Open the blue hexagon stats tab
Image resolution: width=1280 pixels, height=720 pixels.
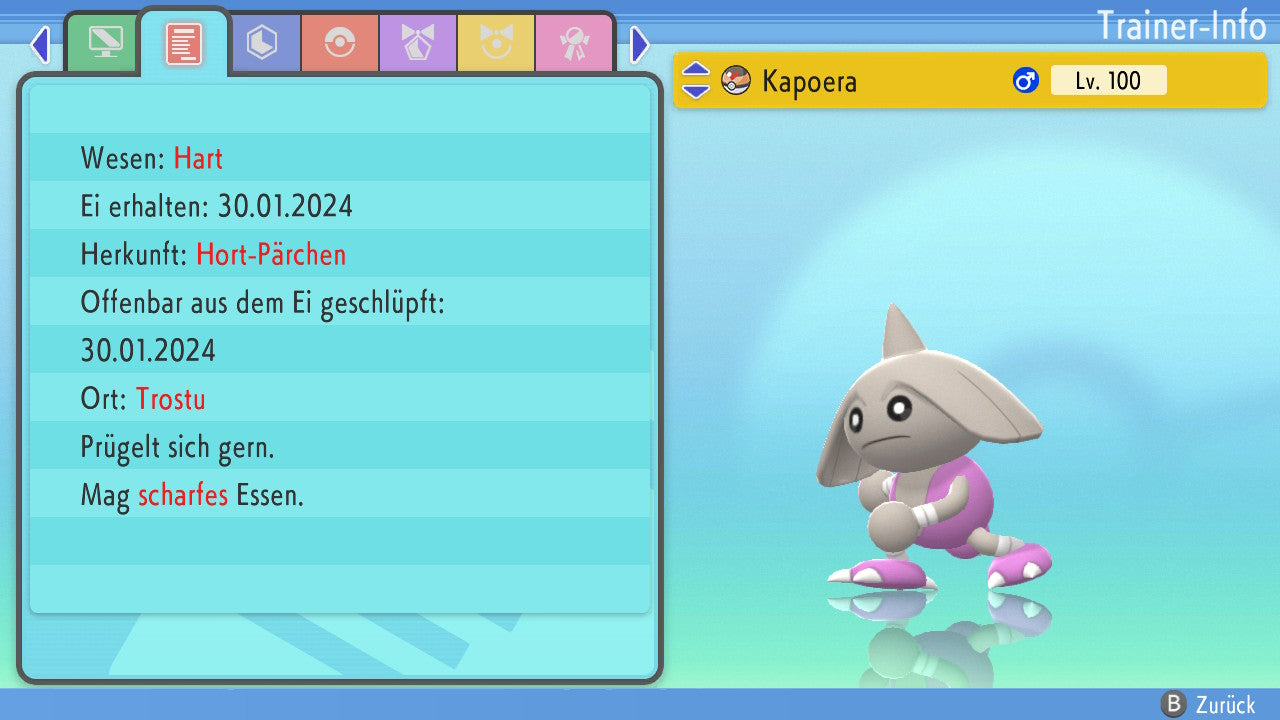[262, 43]
